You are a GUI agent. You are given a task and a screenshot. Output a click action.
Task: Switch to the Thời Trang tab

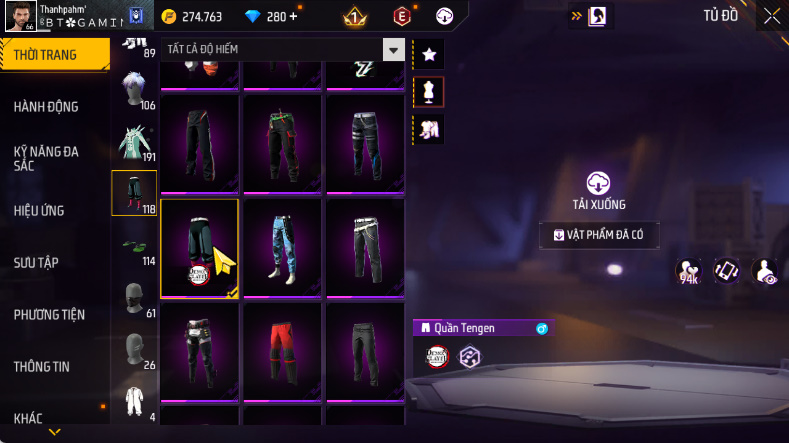(x=48, y=55)
